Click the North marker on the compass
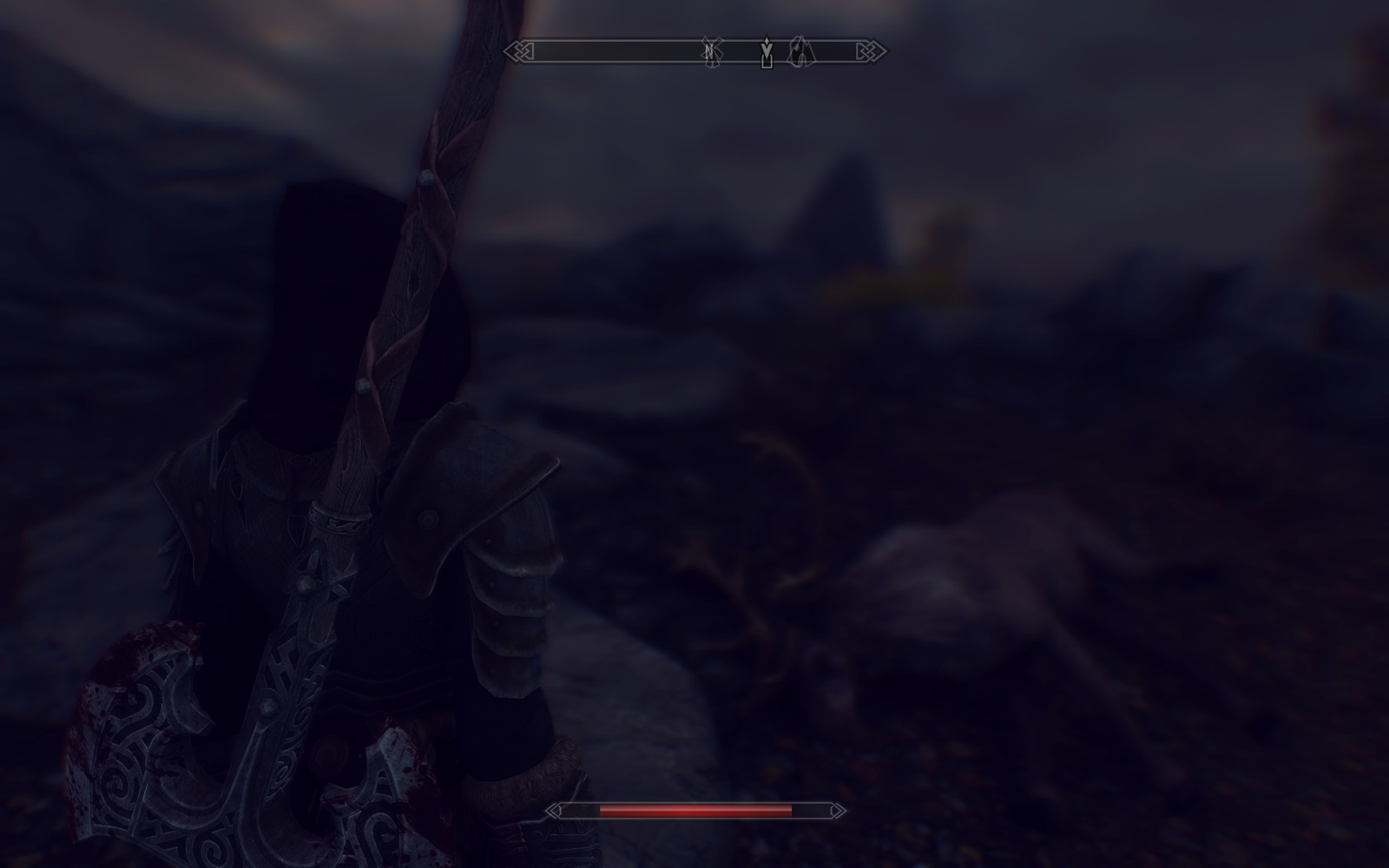 (708, 51)
